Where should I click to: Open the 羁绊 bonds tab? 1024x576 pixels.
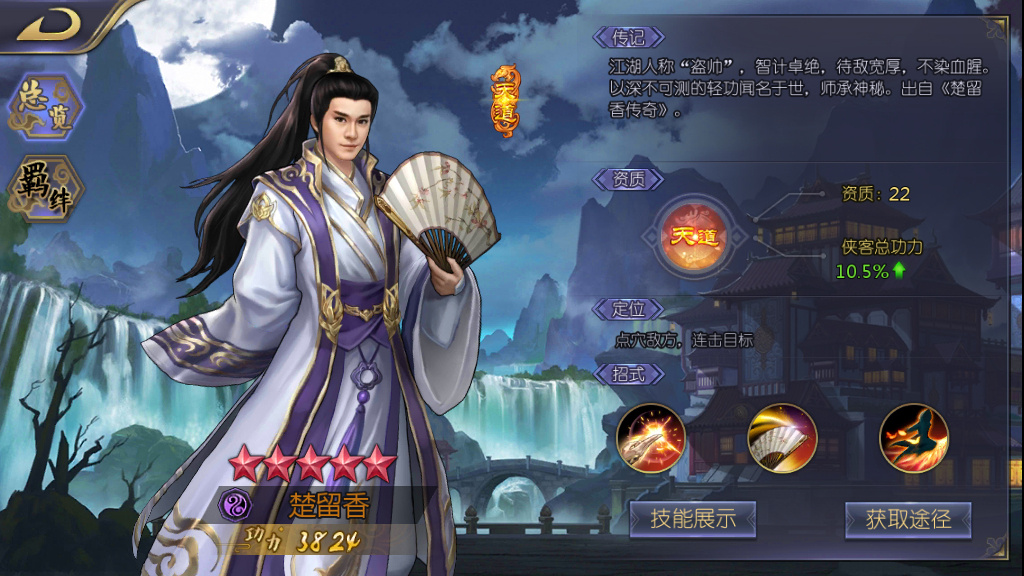click(46, 188)
